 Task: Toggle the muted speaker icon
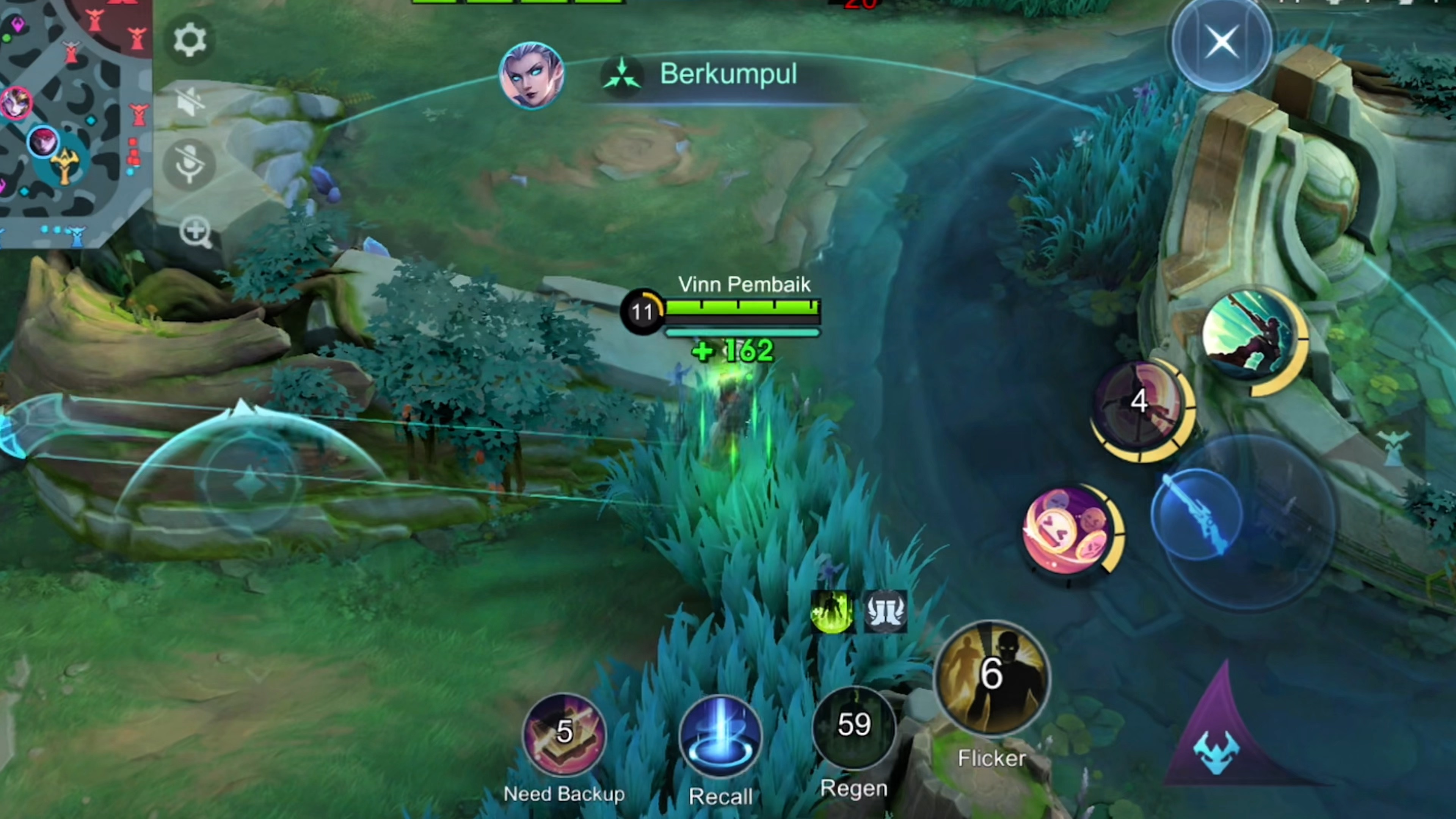click(189, 102)
